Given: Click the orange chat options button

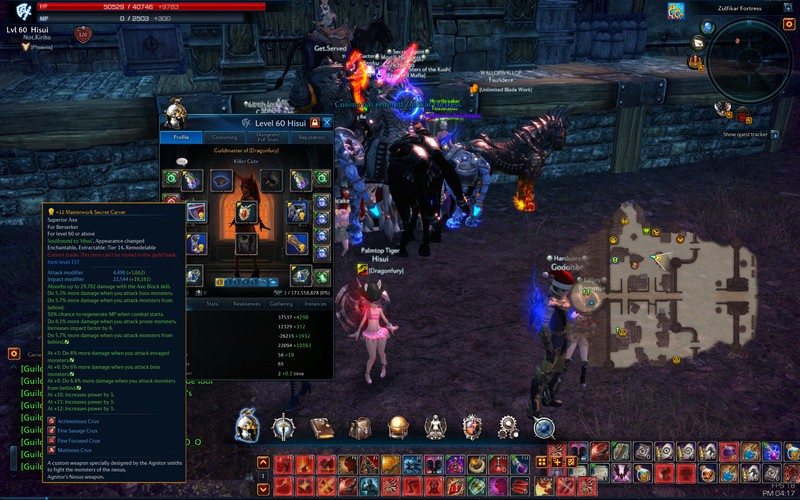Looking at the screenshot, I should pos(14,353).
